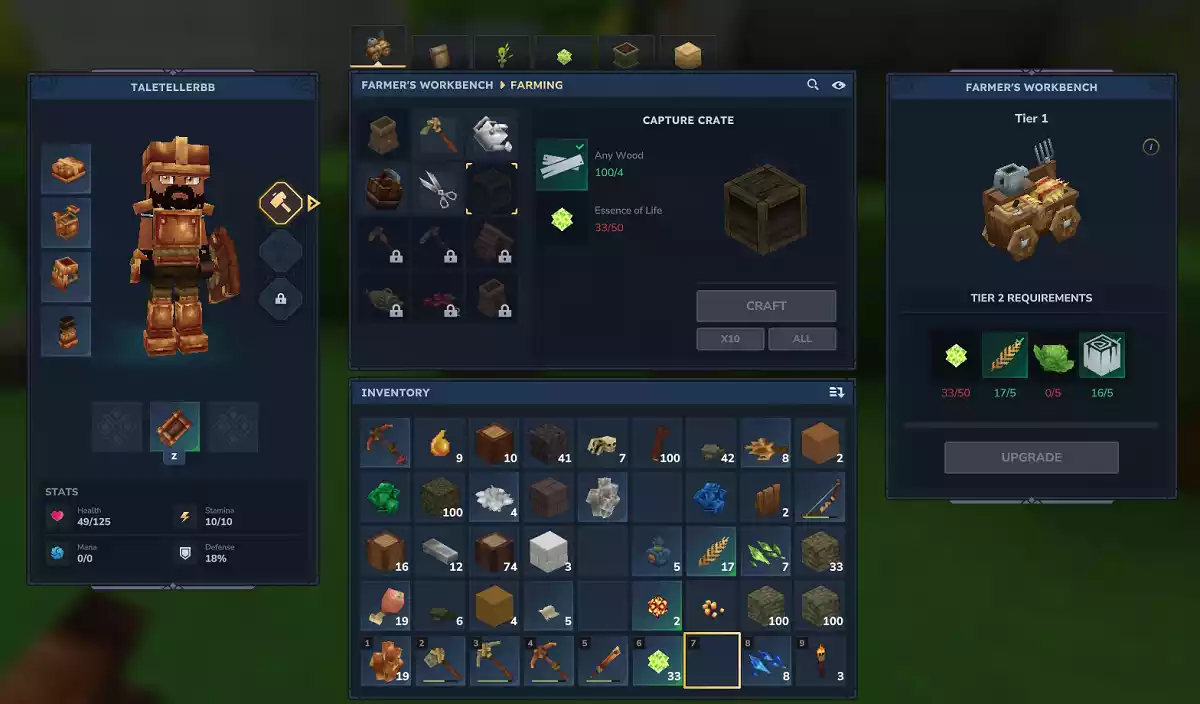The width and height of the screenshot is (1200, 704).
Task: Select the Essence of Life hotbar slot
Action: pos(657,663)
